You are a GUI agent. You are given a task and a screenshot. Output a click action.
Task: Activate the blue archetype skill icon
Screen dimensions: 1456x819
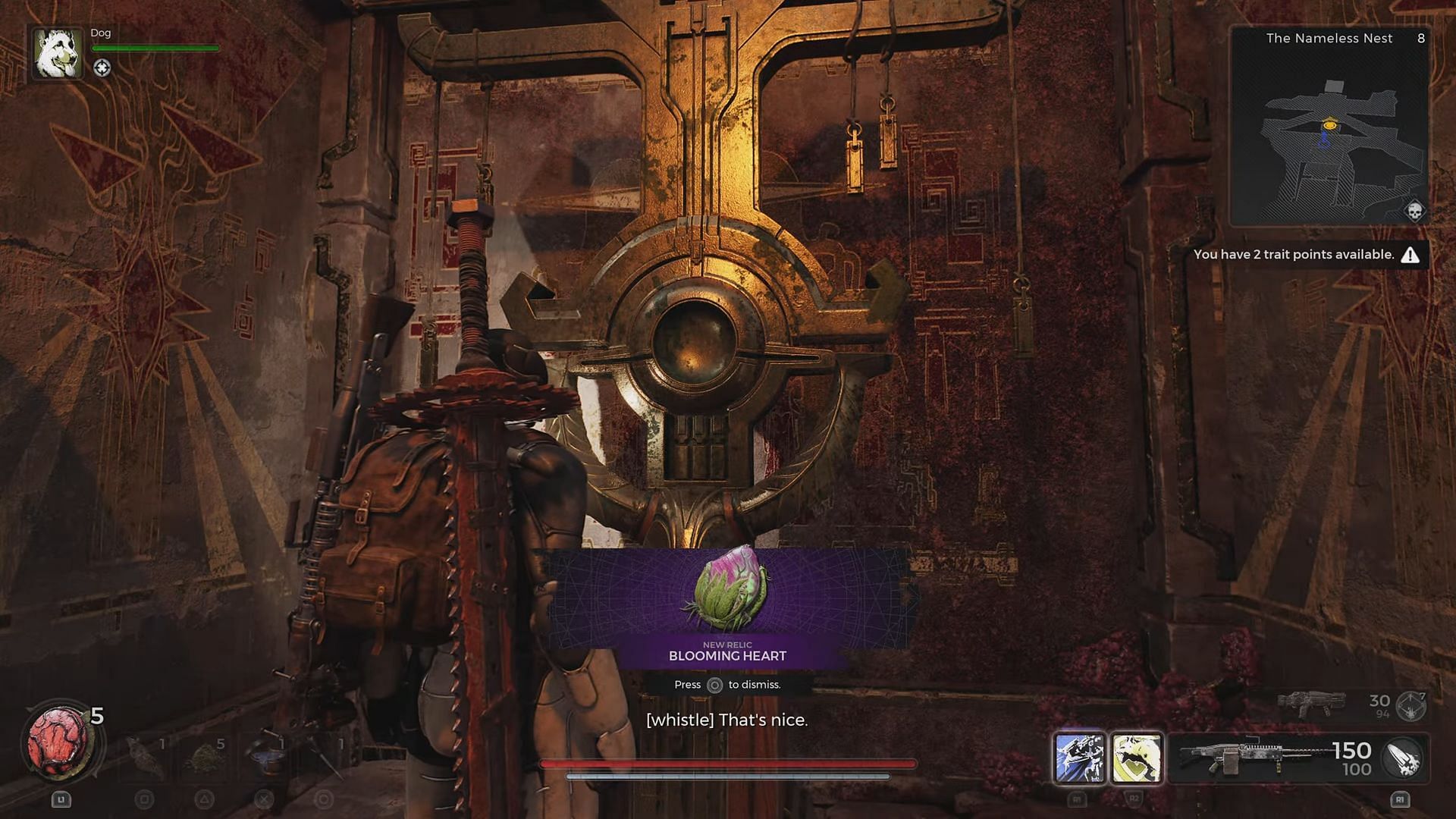[x=1079, y=757]
